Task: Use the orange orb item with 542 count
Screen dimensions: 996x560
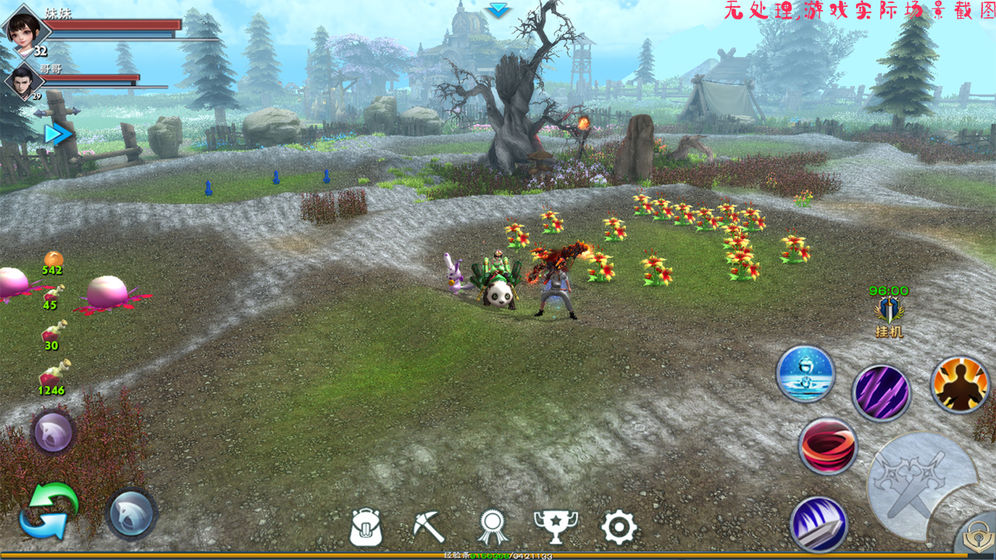Action: click(x=52, y=259)
